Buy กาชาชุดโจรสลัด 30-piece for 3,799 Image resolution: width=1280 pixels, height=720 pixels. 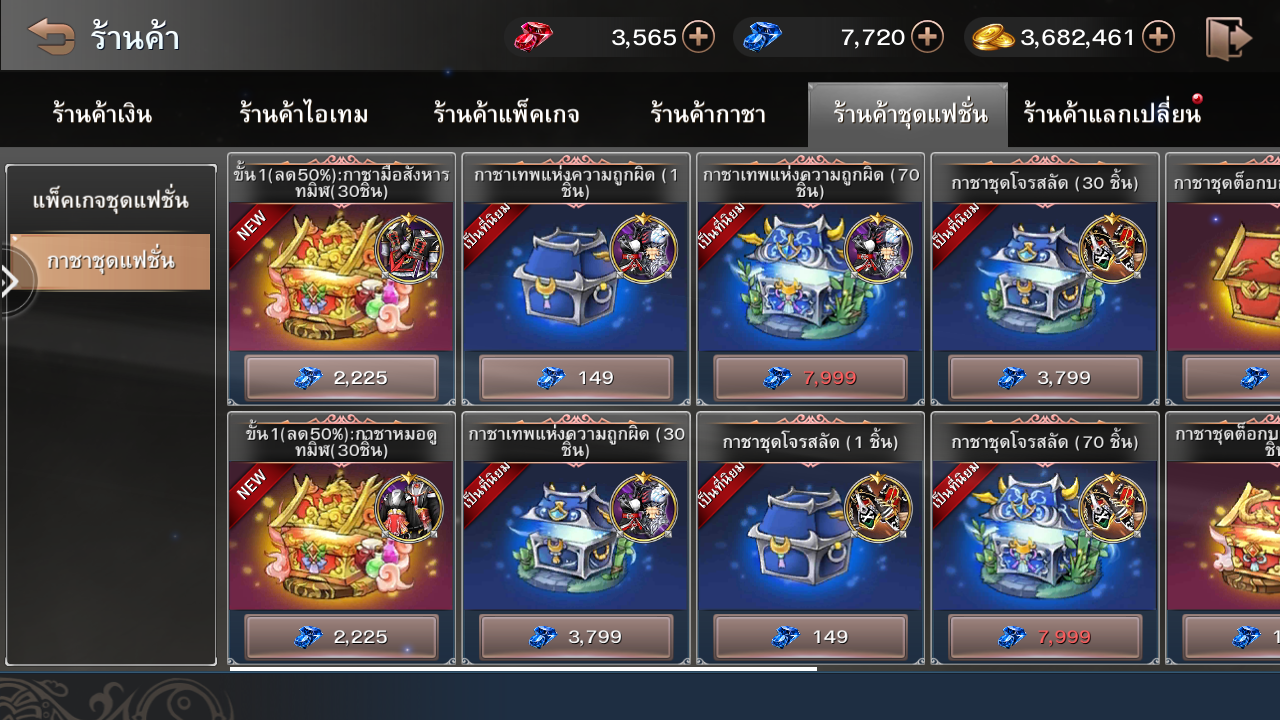(x=1045, y=378)
